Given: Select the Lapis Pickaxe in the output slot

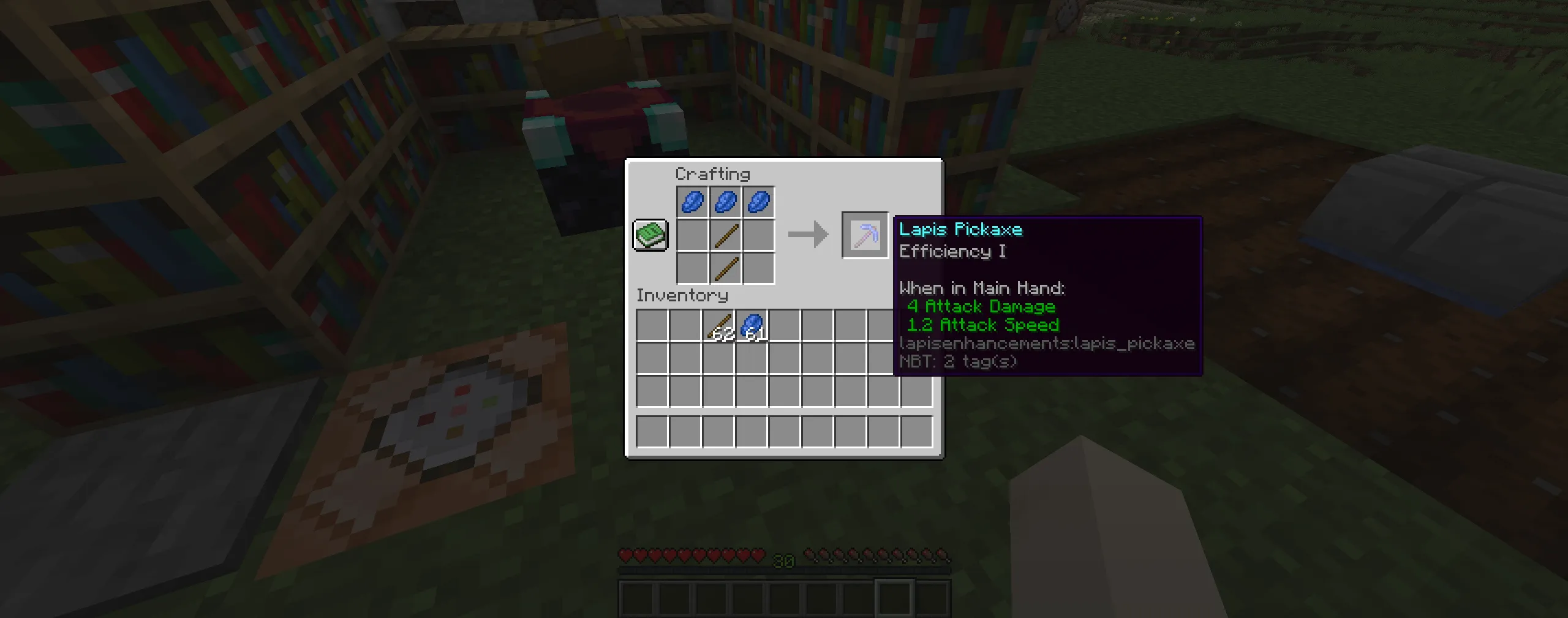Looking at the screenshot, I should pyautogui.click(x=865, y=236).
